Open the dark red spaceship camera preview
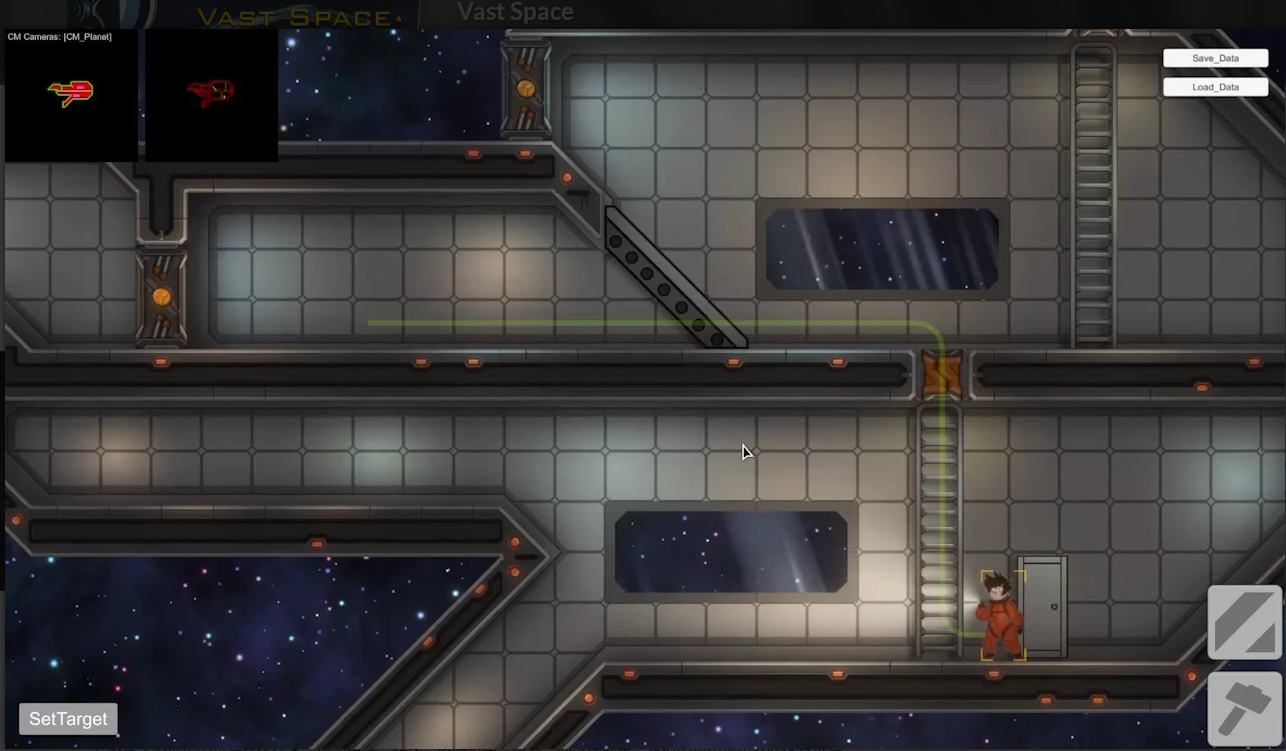Screen dimensions: 1286x751 pos(211,94)
